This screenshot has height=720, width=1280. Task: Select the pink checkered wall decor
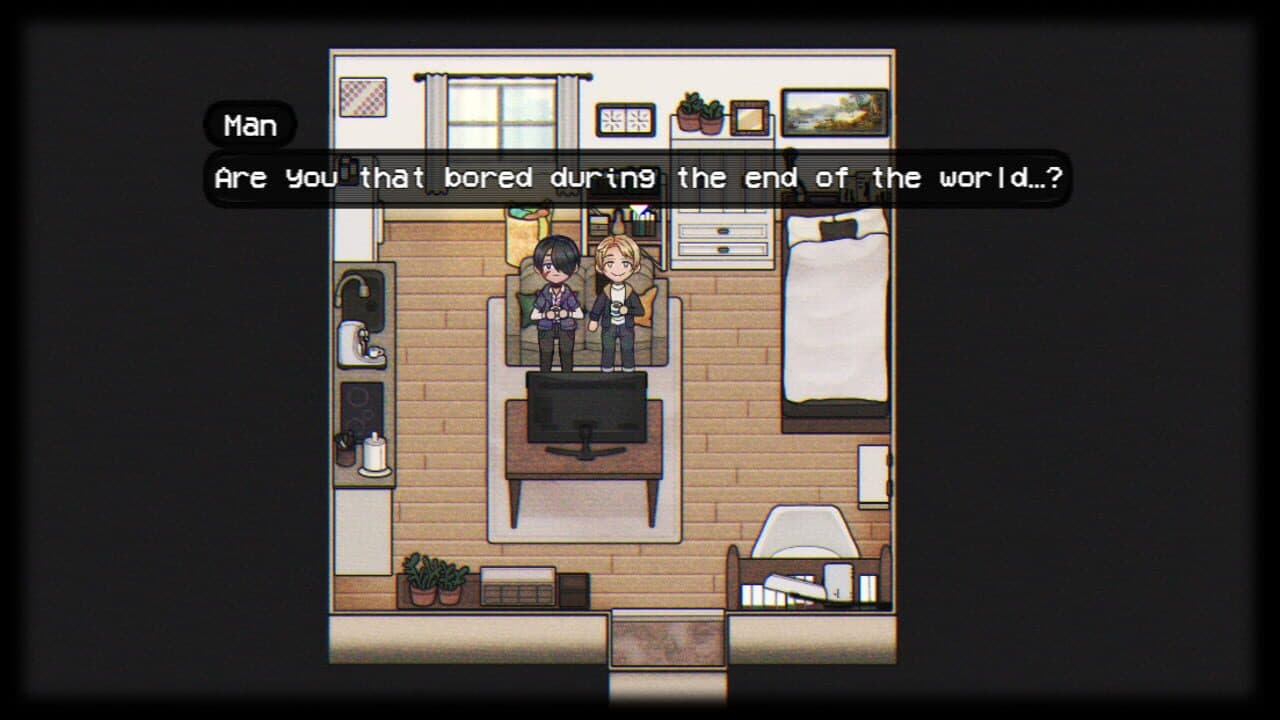(x=364, y=96)
